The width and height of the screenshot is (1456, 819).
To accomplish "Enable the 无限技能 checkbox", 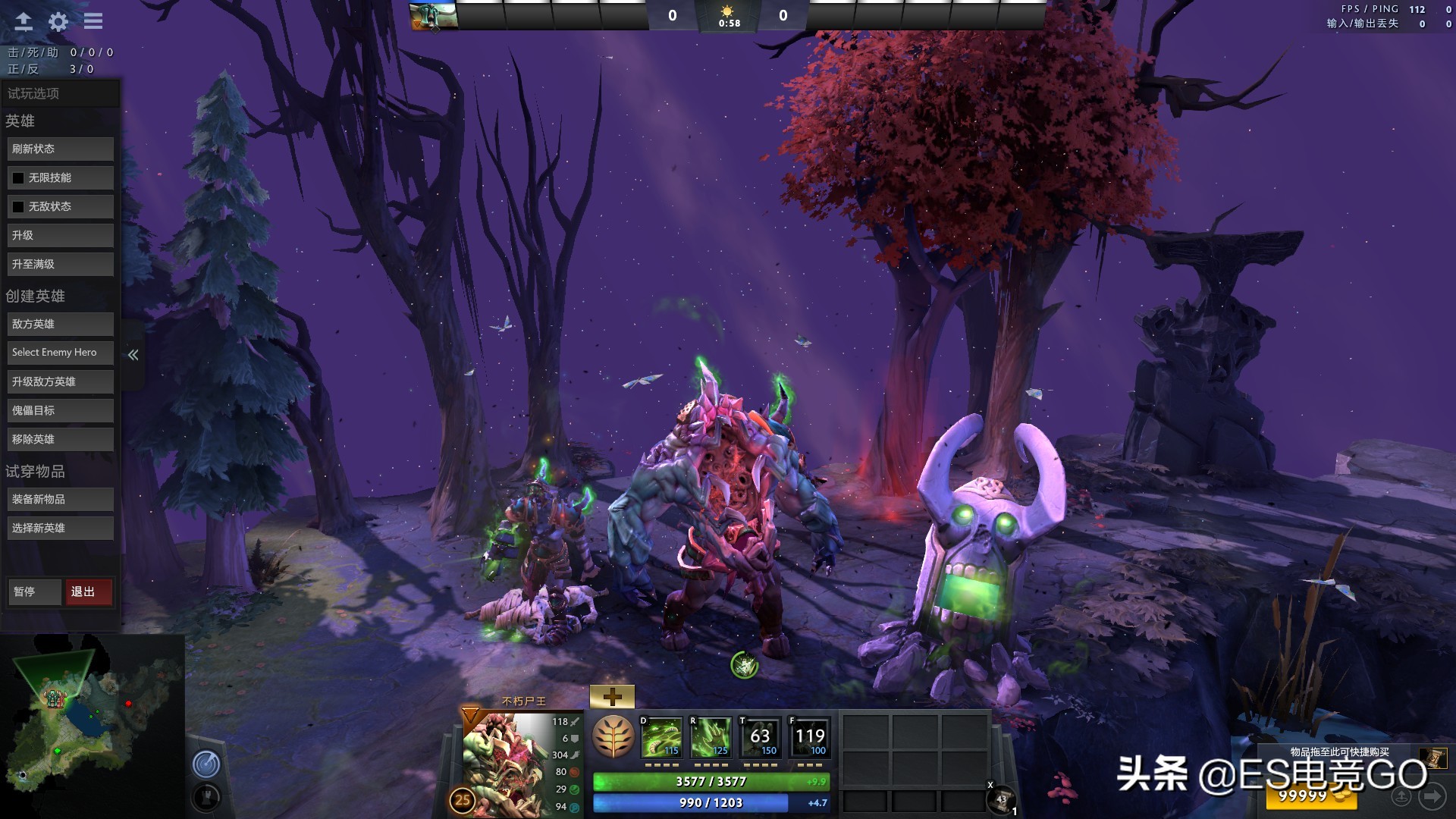I will (x=19, y=177).
